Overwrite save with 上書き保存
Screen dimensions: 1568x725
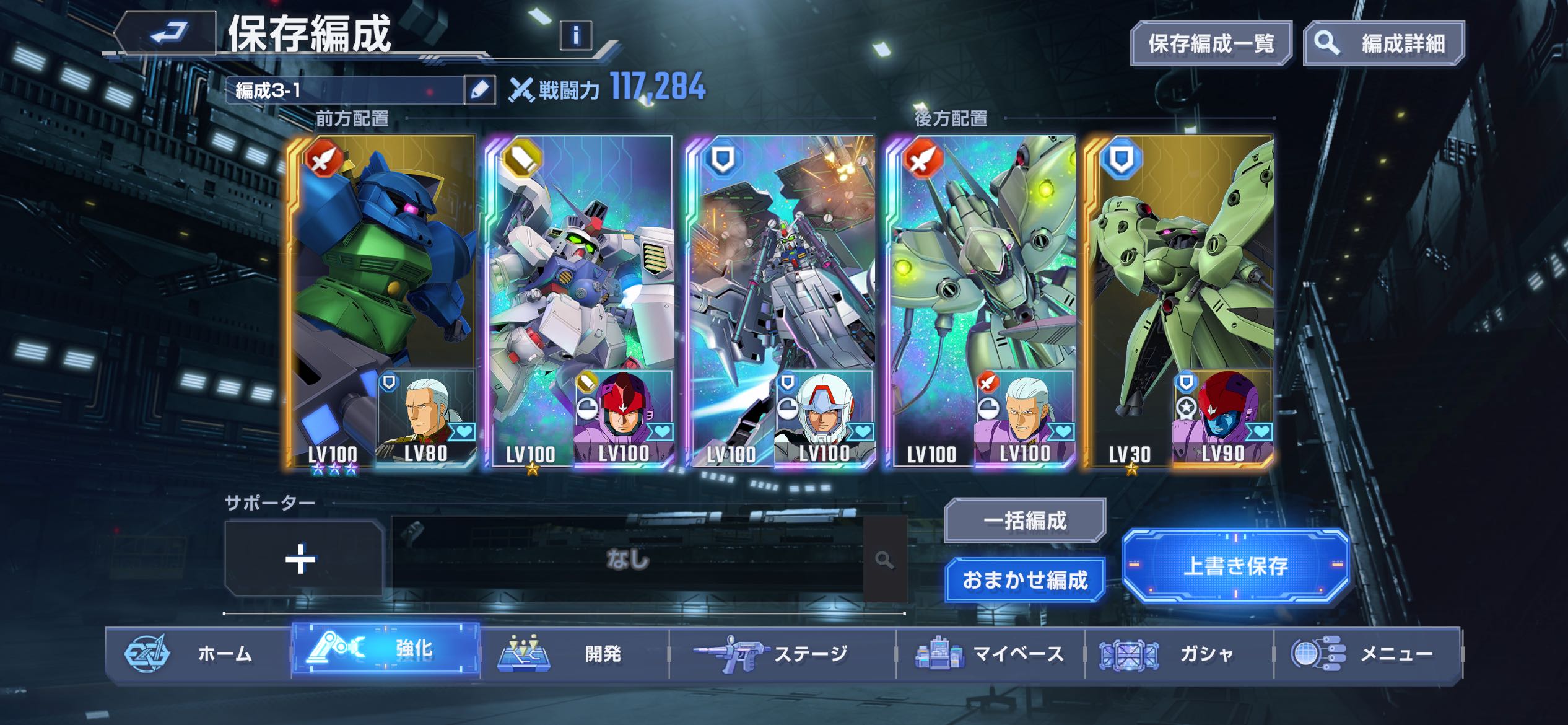1235,565
